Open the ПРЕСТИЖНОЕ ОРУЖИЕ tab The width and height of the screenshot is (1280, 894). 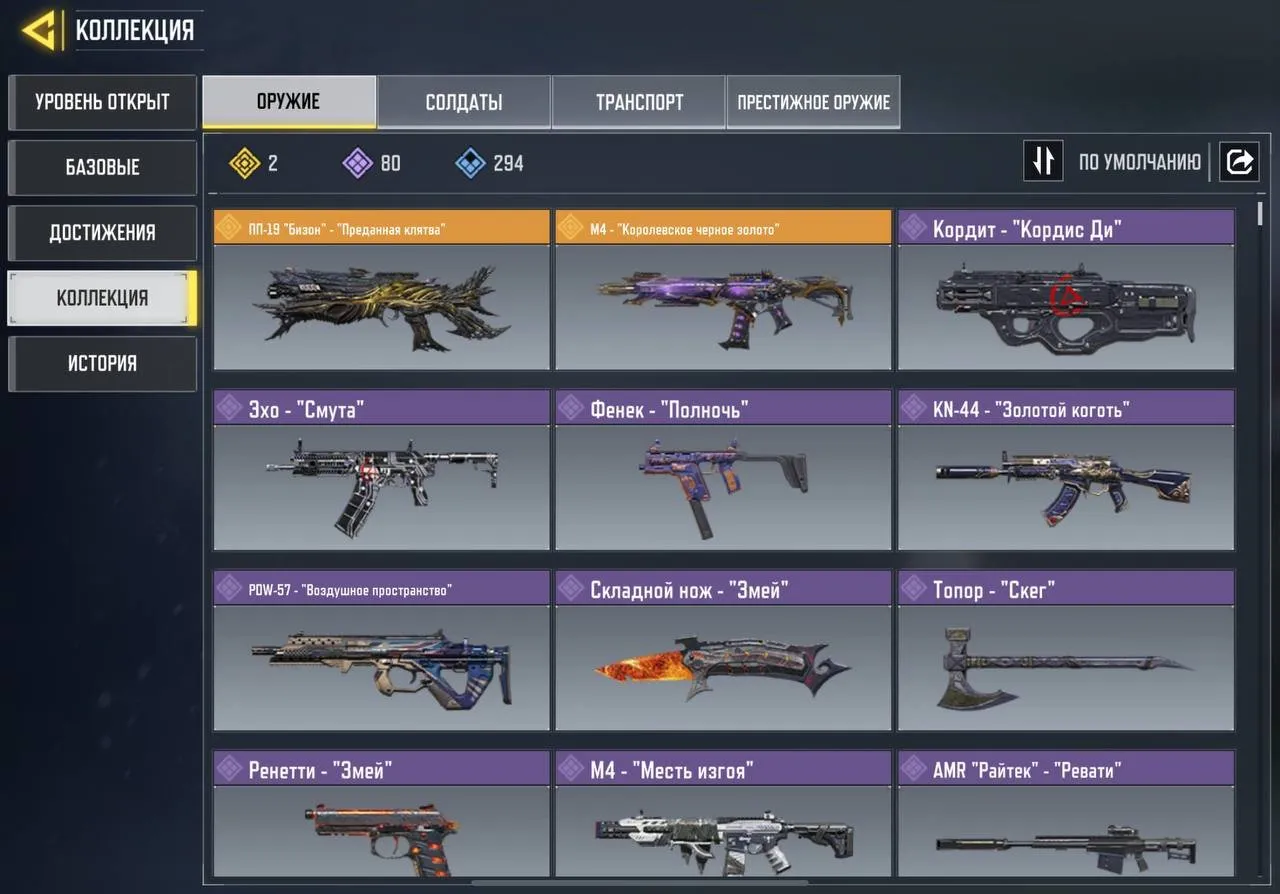(x=812, y=101)
